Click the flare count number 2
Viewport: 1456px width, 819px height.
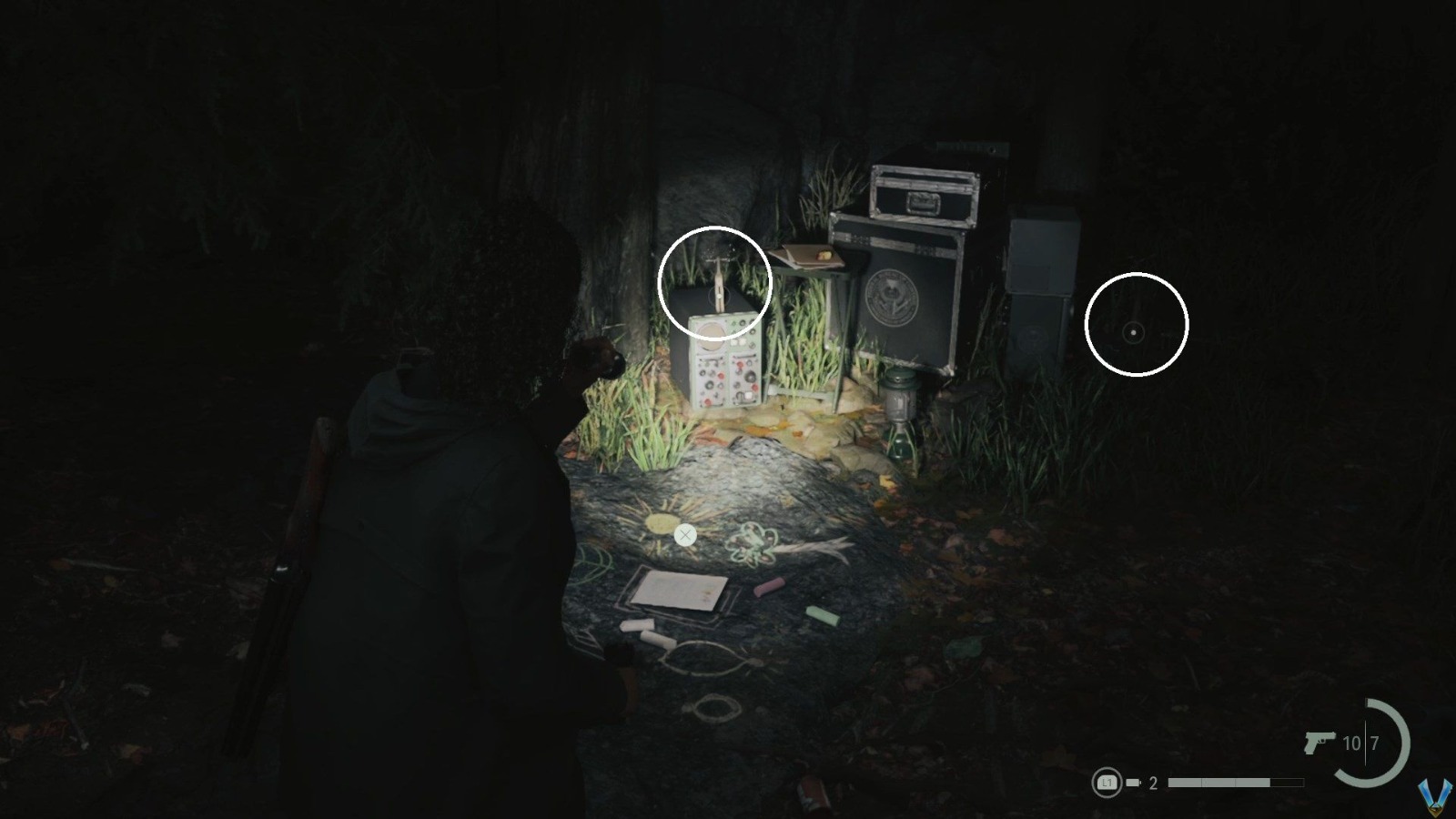[x=1153, y=783]
